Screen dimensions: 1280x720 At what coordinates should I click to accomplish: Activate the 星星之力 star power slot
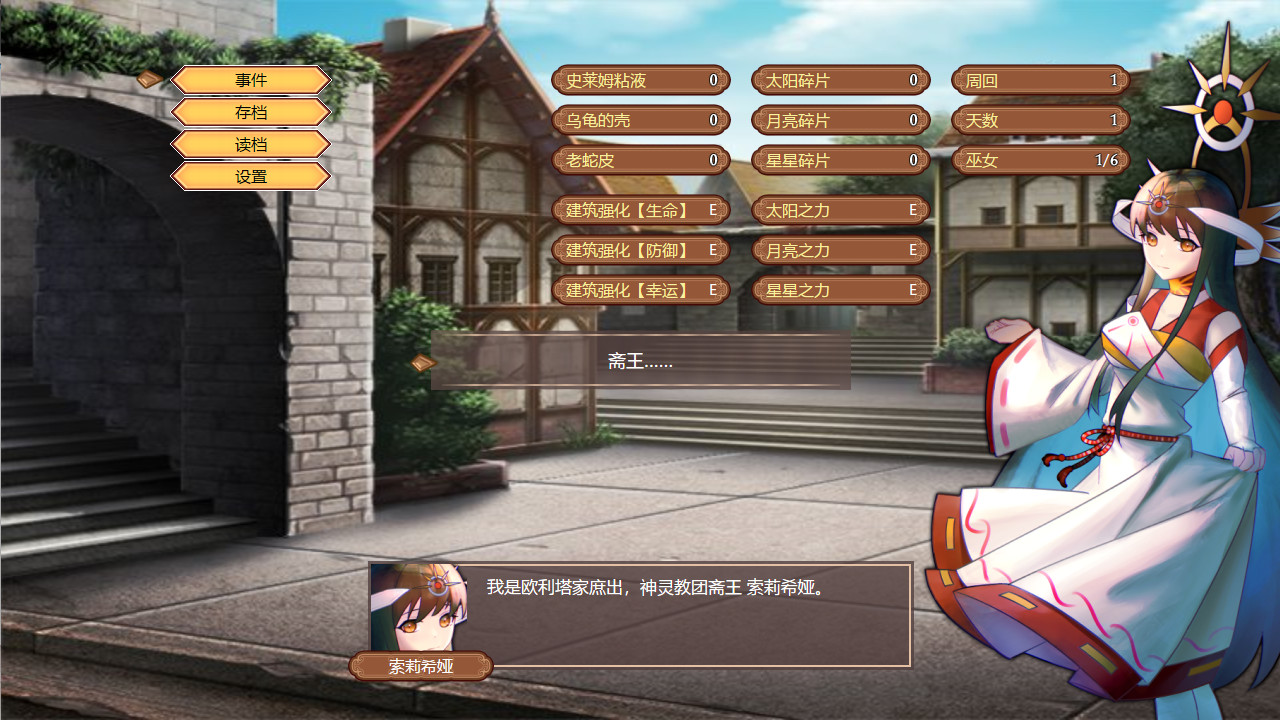pyautogui.click(x=840, y=290)
